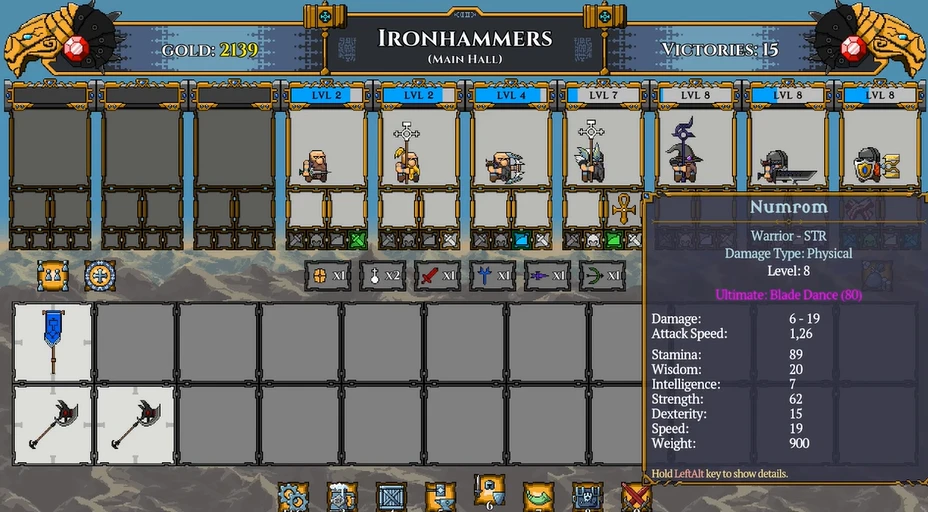Open the gears settings button

coord(293,496)
